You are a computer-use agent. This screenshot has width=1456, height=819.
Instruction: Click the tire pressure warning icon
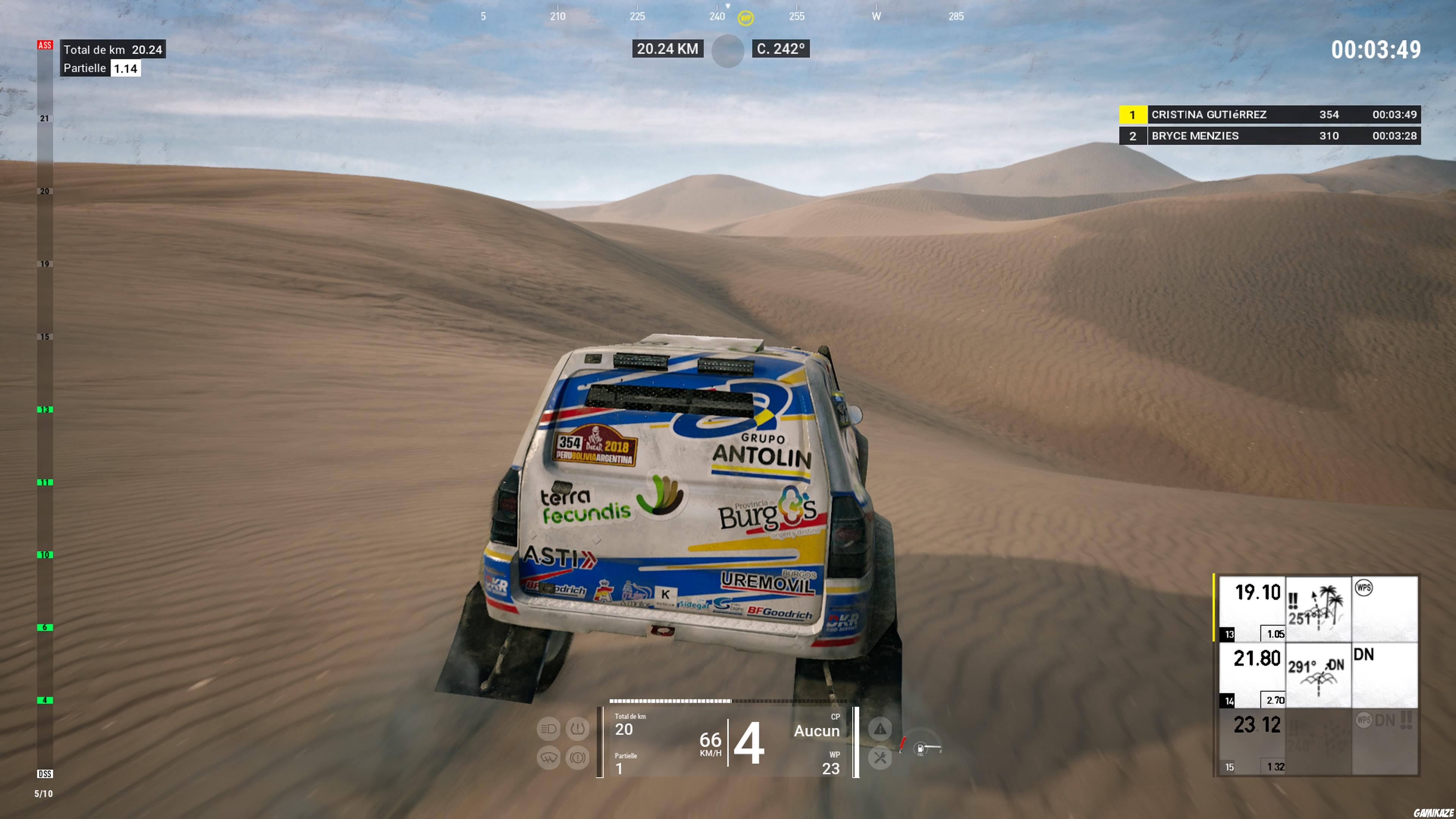pos(578,730)
